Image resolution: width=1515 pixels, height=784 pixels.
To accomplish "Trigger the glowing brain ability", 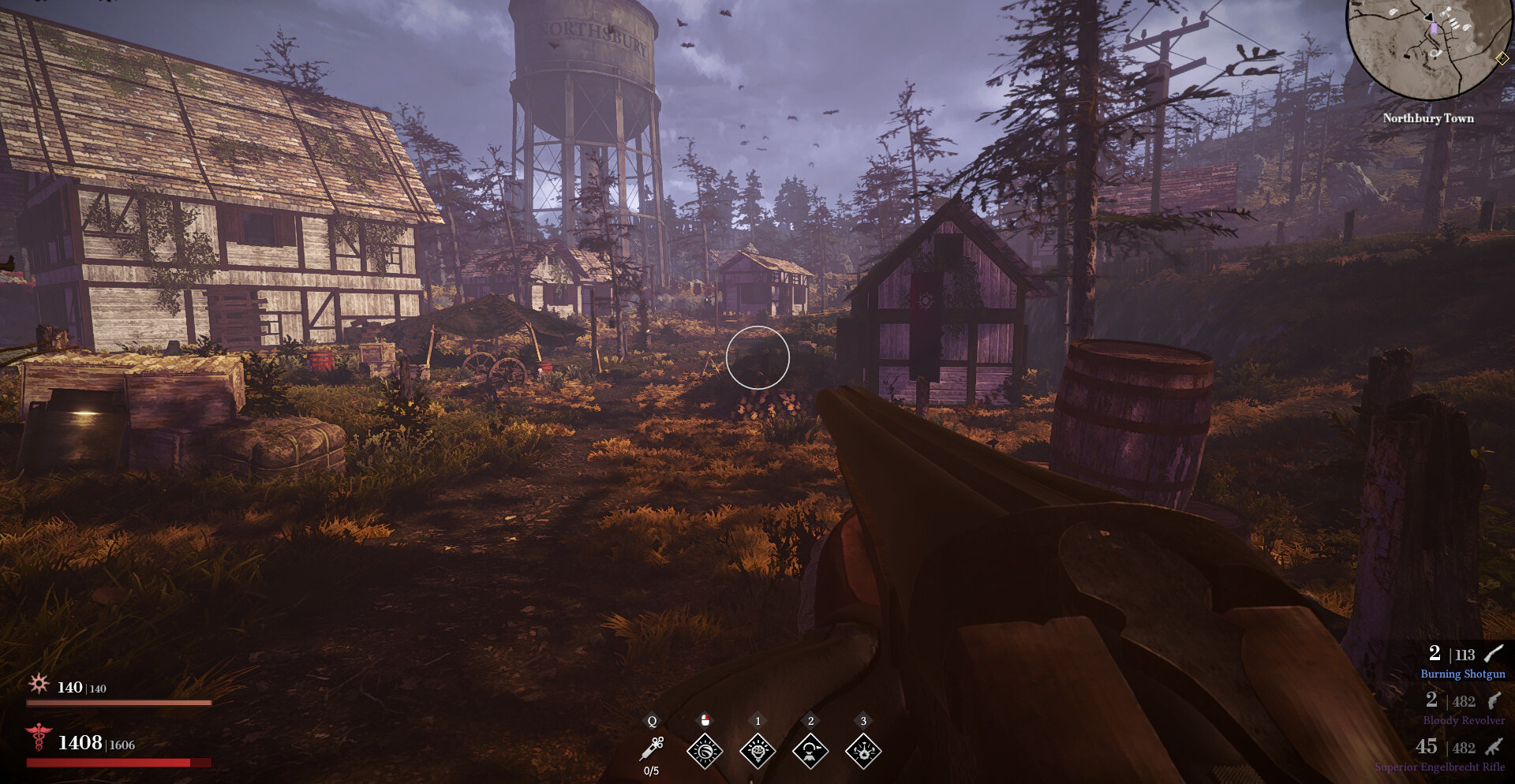I will point(757,750).
